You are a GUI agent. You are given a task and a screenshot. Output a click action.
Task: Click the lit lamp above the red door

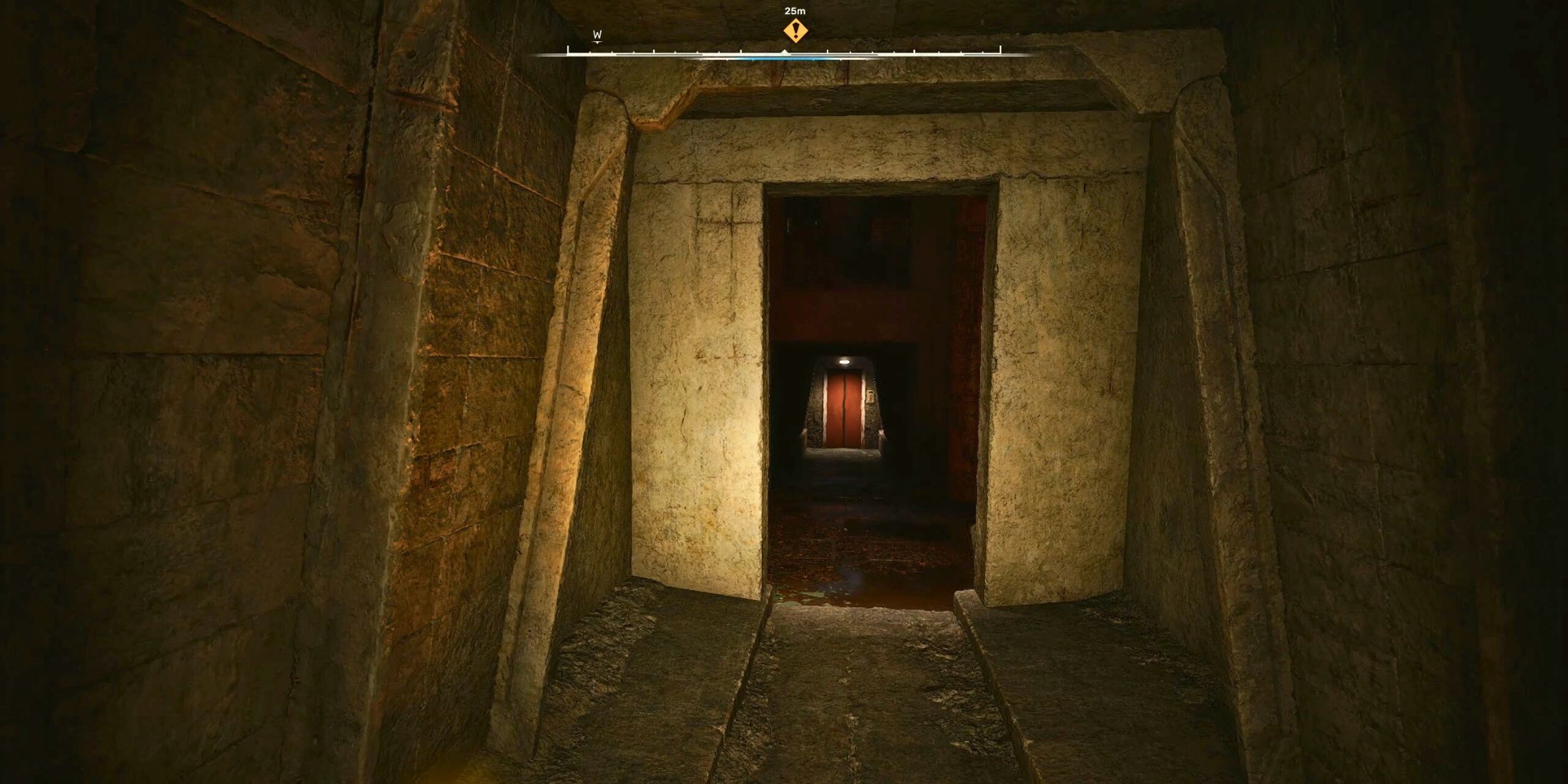845,361
